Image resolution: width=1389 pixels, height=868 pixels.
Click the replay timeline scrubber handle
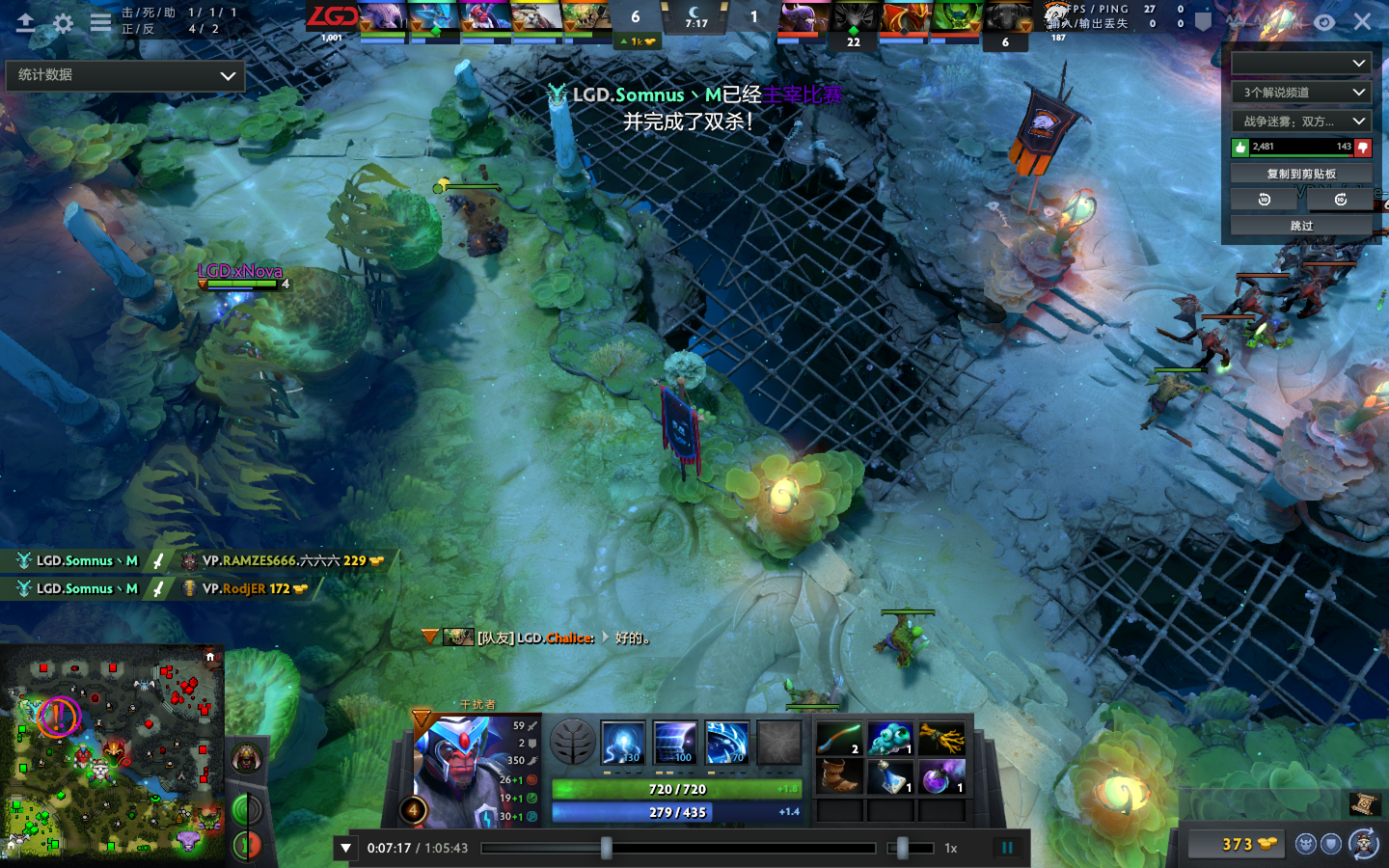tap(606, 848)
